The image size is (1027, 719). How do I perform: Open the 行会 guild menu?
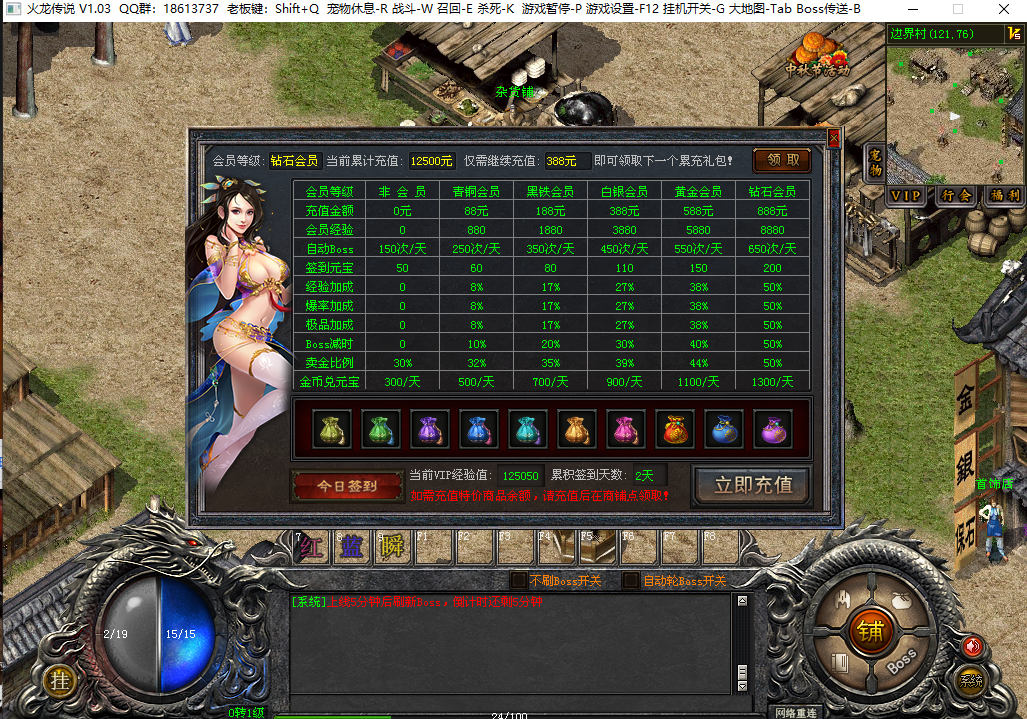coord(955,196)
